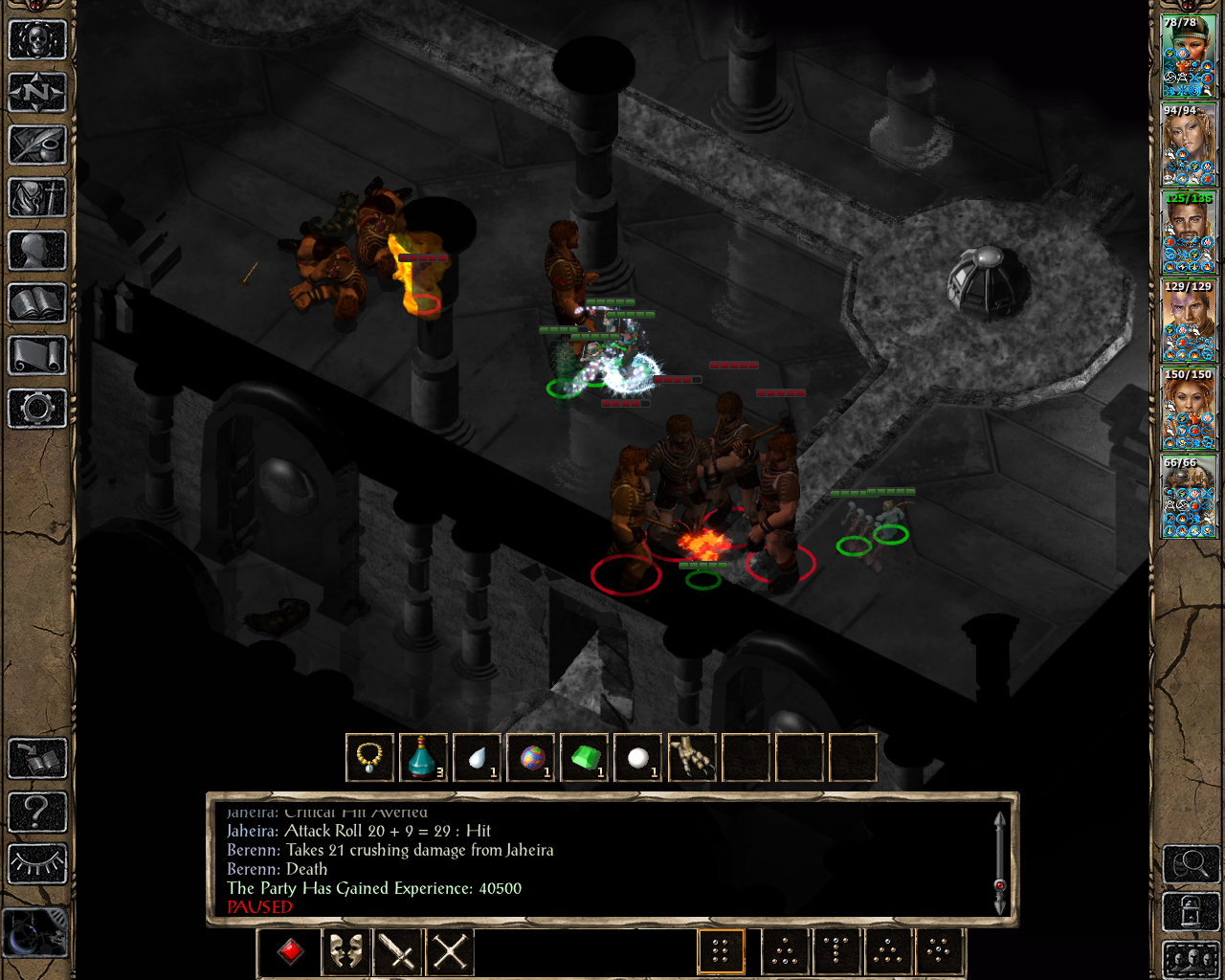Viewport: 1225px width, 980px height.
Task: Toggle the eye icon button
Action: point(37,864)
